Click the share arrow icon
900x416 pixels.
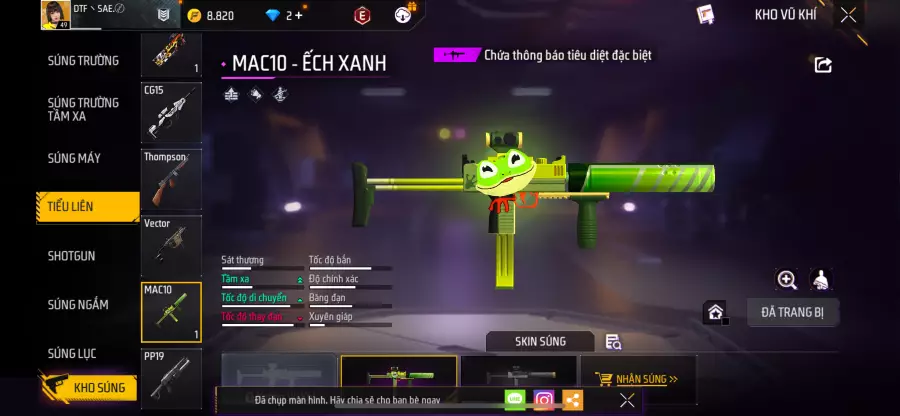tap(823, 65)
